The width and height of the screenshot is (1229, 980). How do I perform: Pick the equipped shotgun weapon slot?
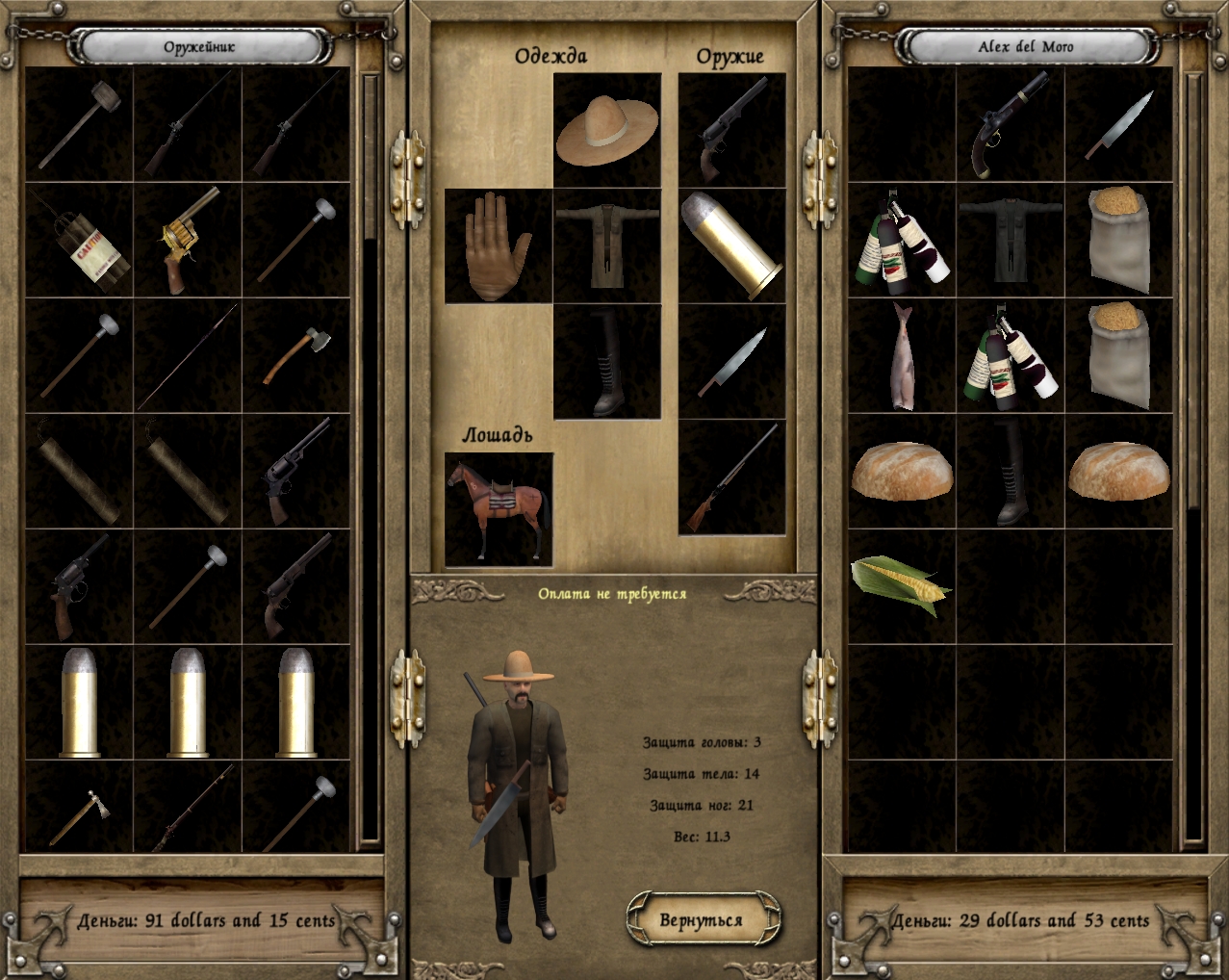coord(731,477)
